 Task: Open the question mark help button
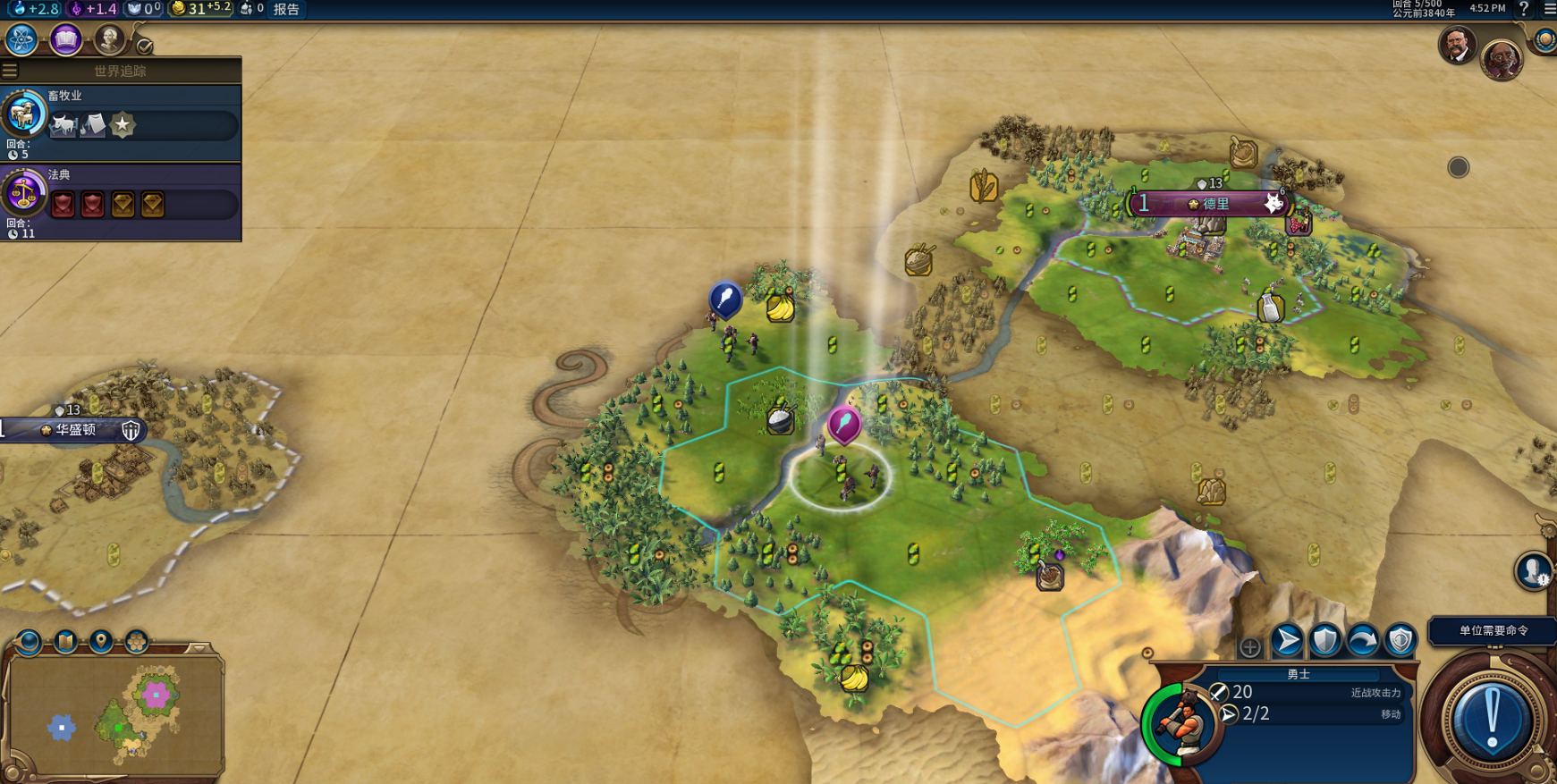(x=1524, y=9)
